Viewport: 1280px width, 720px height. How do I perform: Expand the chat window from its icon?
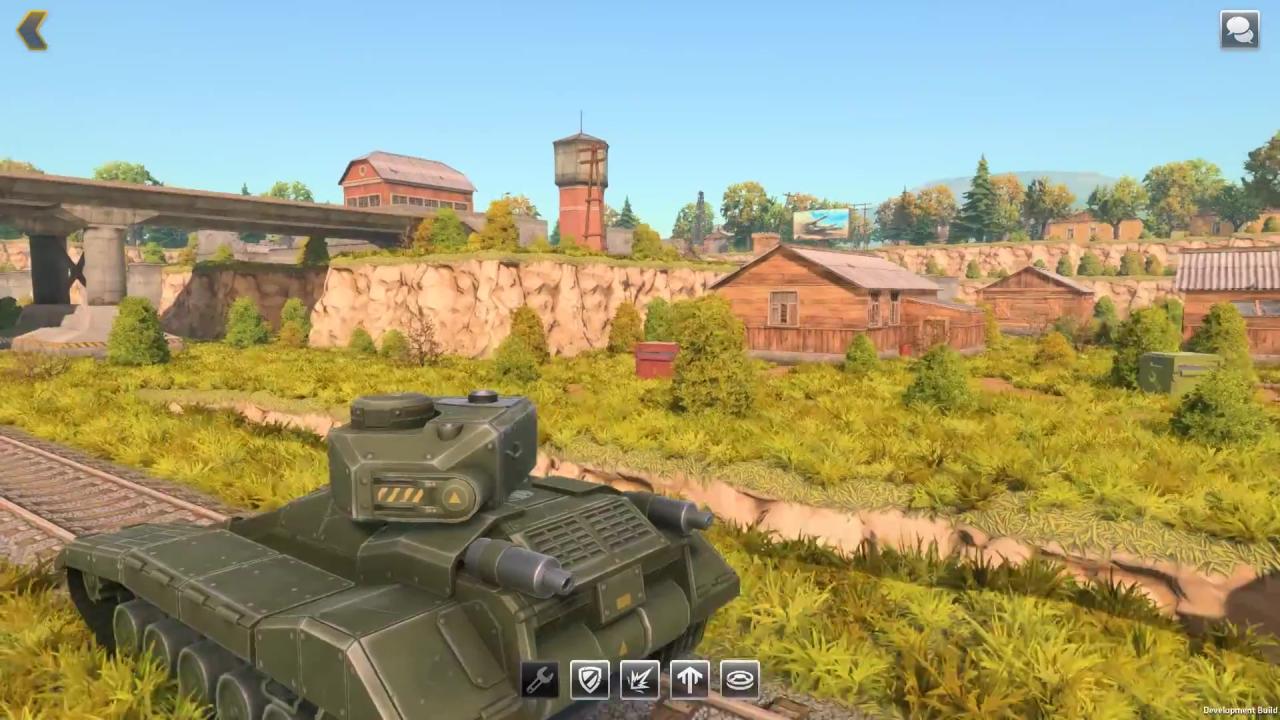tap(1239, 30)
